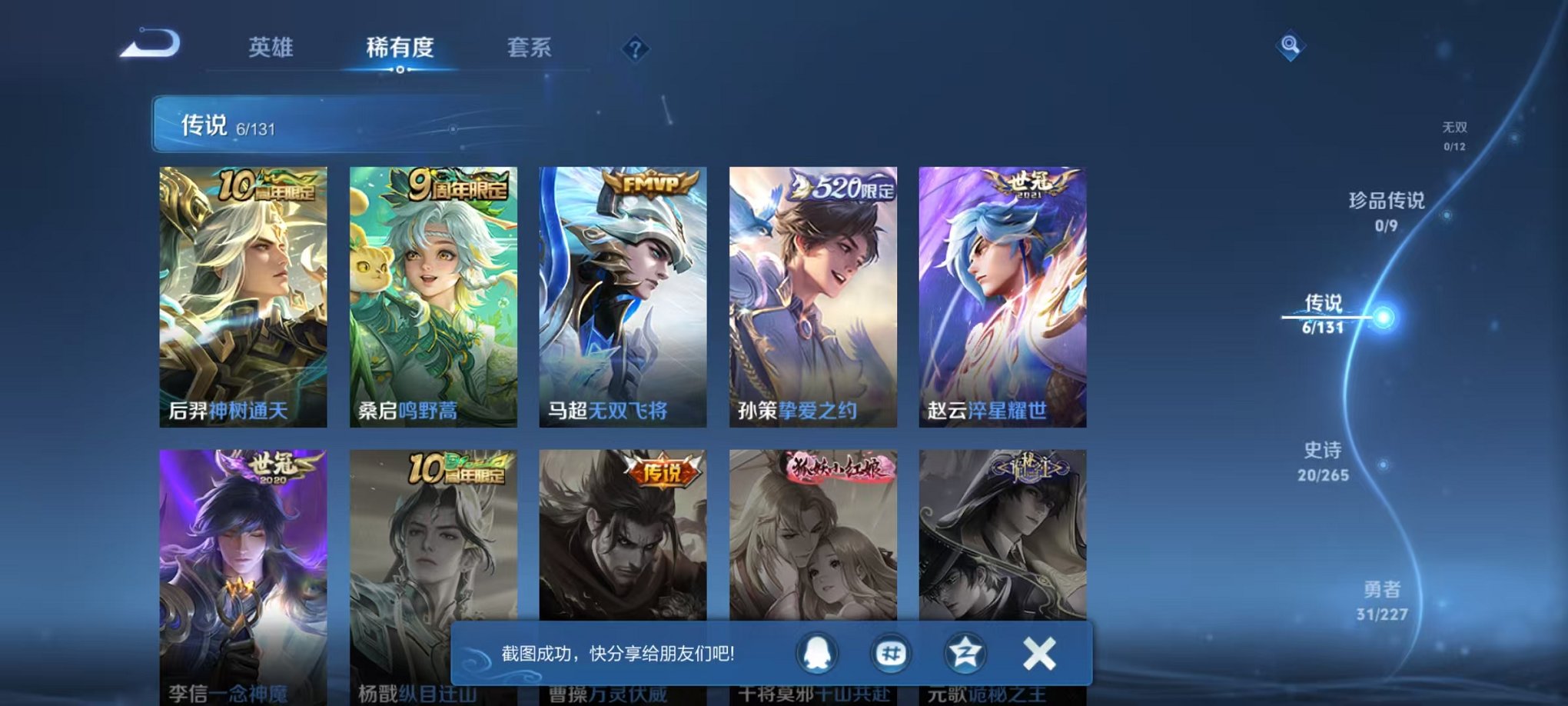Open the magnifier search icon top right
Viewport: 1568px width, 706px height.
[1291, 46]
